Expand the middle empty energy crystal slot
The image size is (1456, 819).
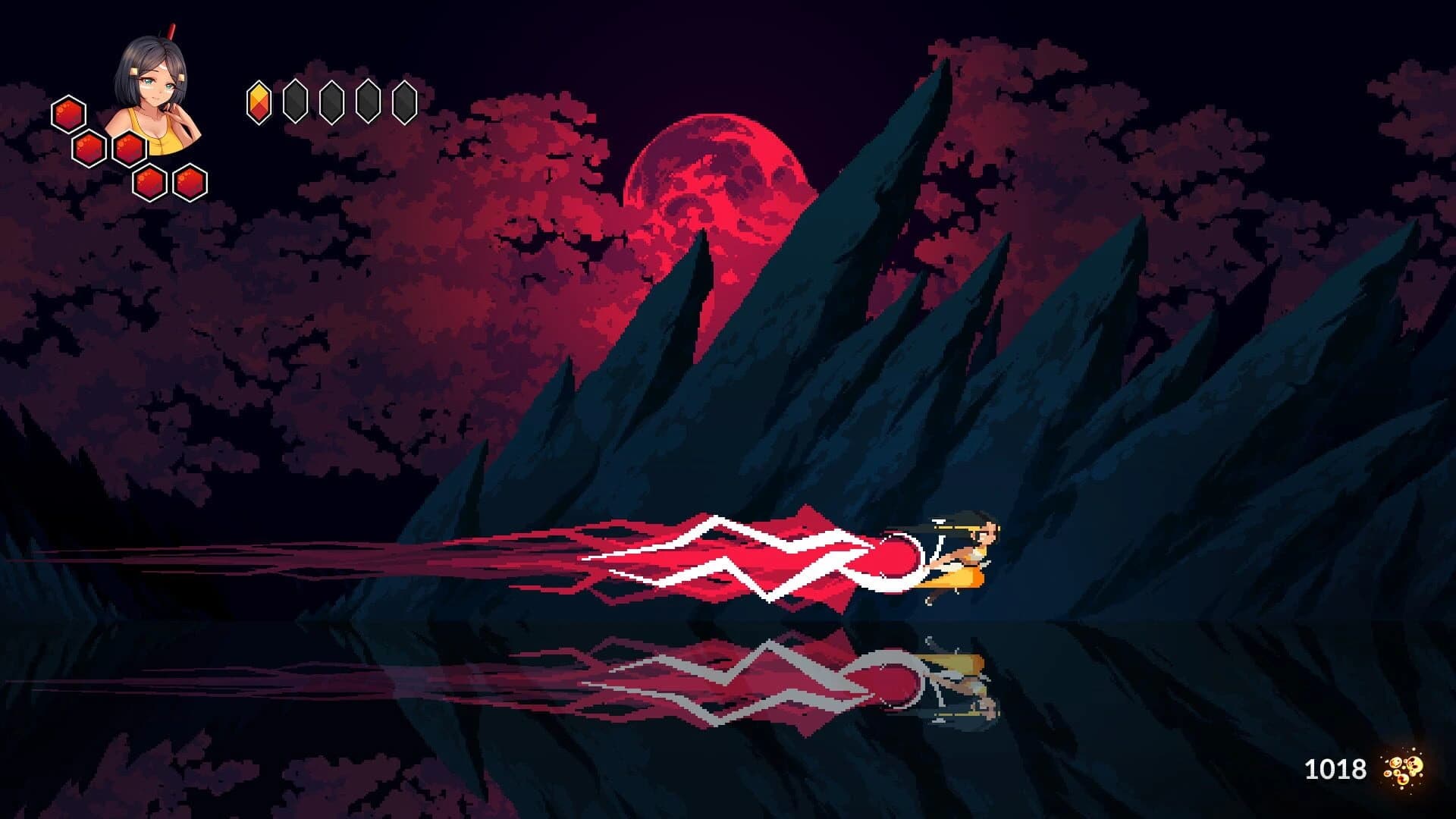click(330, 101)
